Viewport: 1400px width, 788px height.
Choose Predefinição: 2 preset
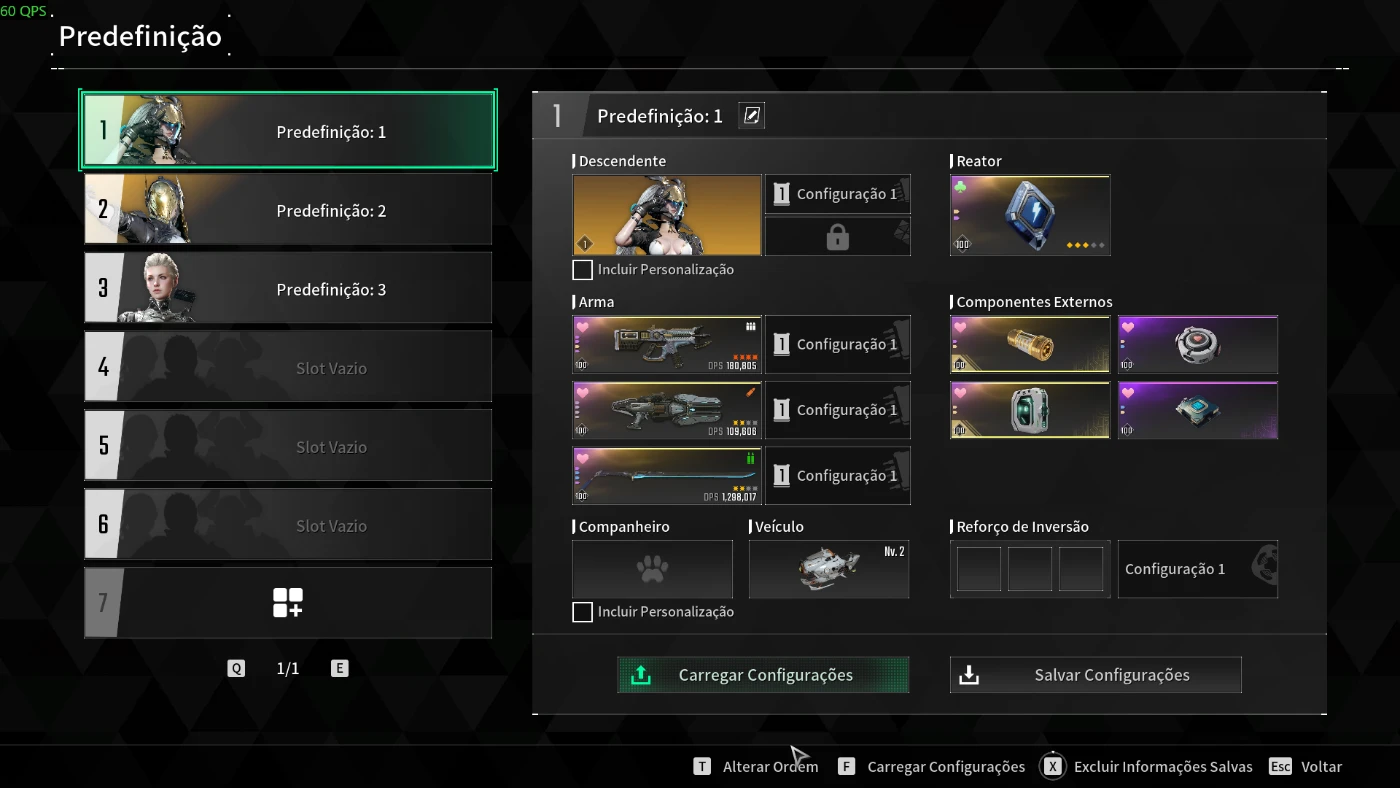pos(288,210)
